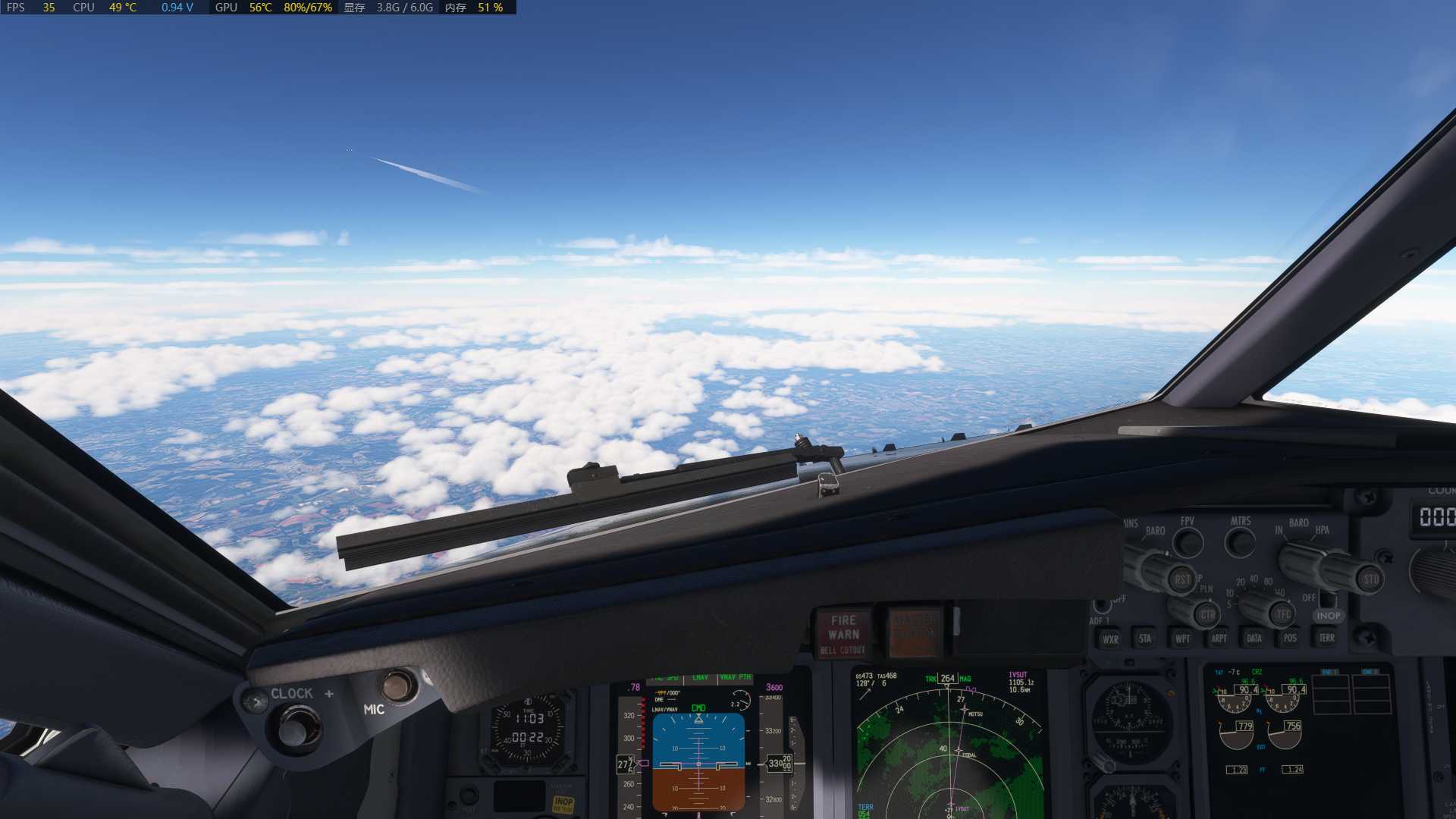Push the MTRS meters button

coord(1241,542)
